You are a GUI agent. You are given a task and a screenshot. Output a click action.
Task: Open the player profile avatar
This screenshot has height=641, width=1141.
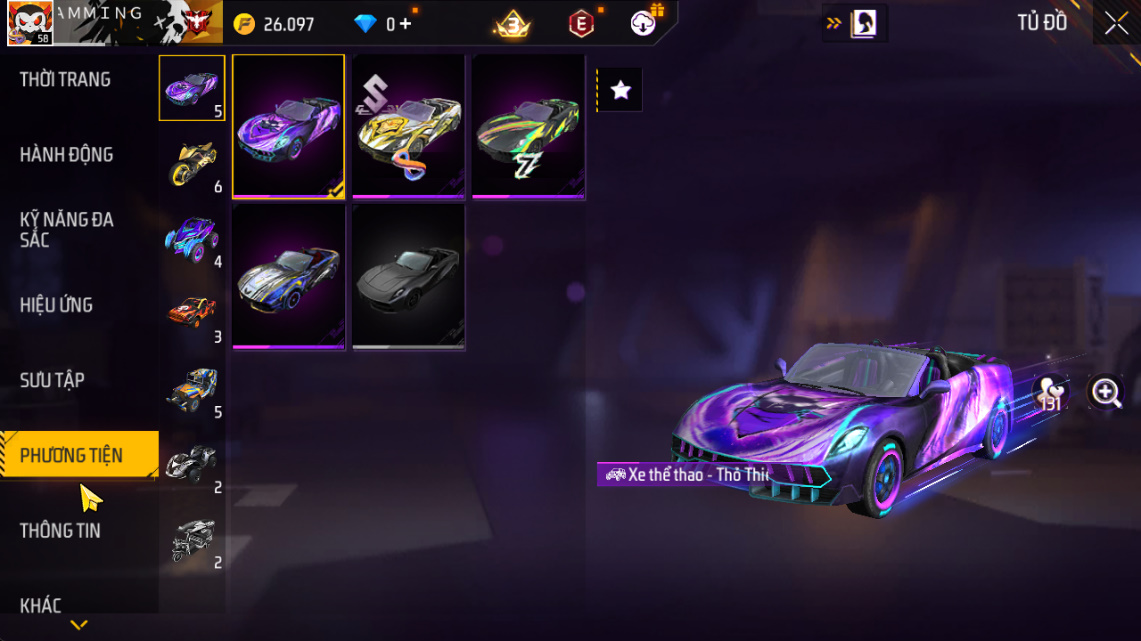[x=30, y=23]
